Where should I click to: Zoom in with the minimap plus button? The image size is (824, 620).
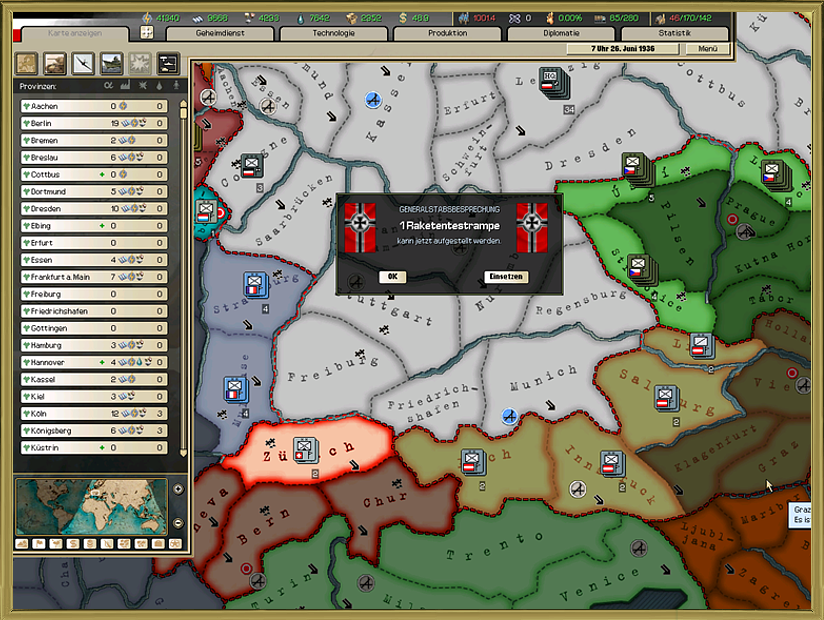coord(178,490)
